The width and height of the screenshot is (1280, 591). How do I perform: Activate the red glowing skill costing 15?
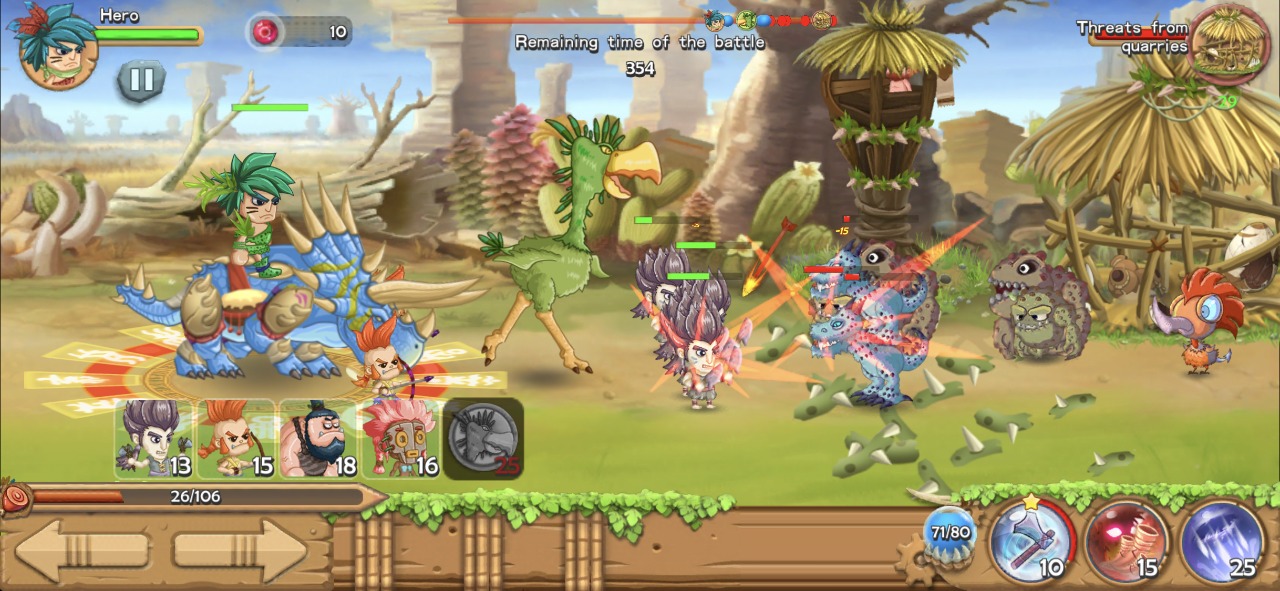coord(1126,542)
